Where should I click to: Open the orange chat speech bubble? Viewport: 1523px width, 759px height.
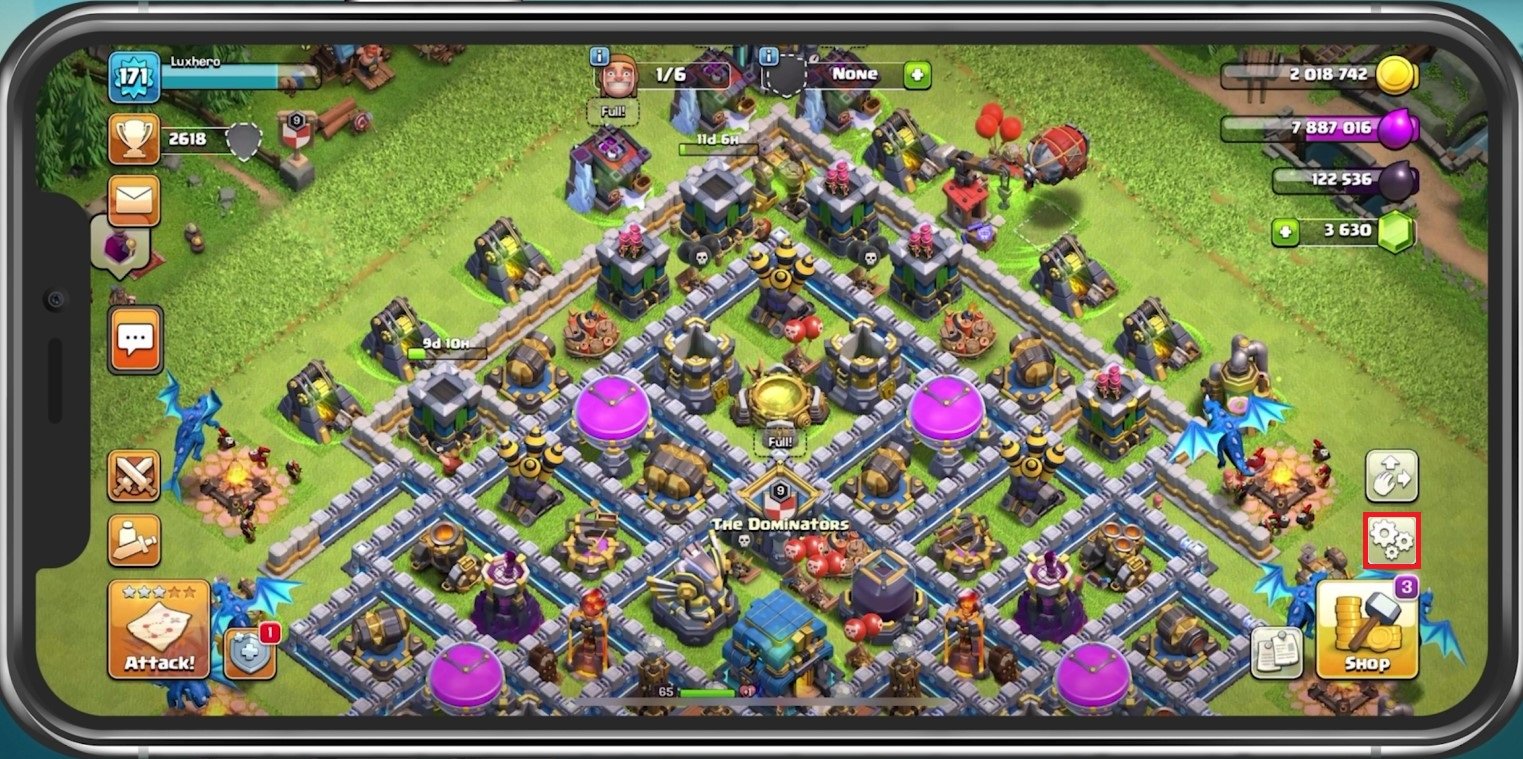(135, 339)
